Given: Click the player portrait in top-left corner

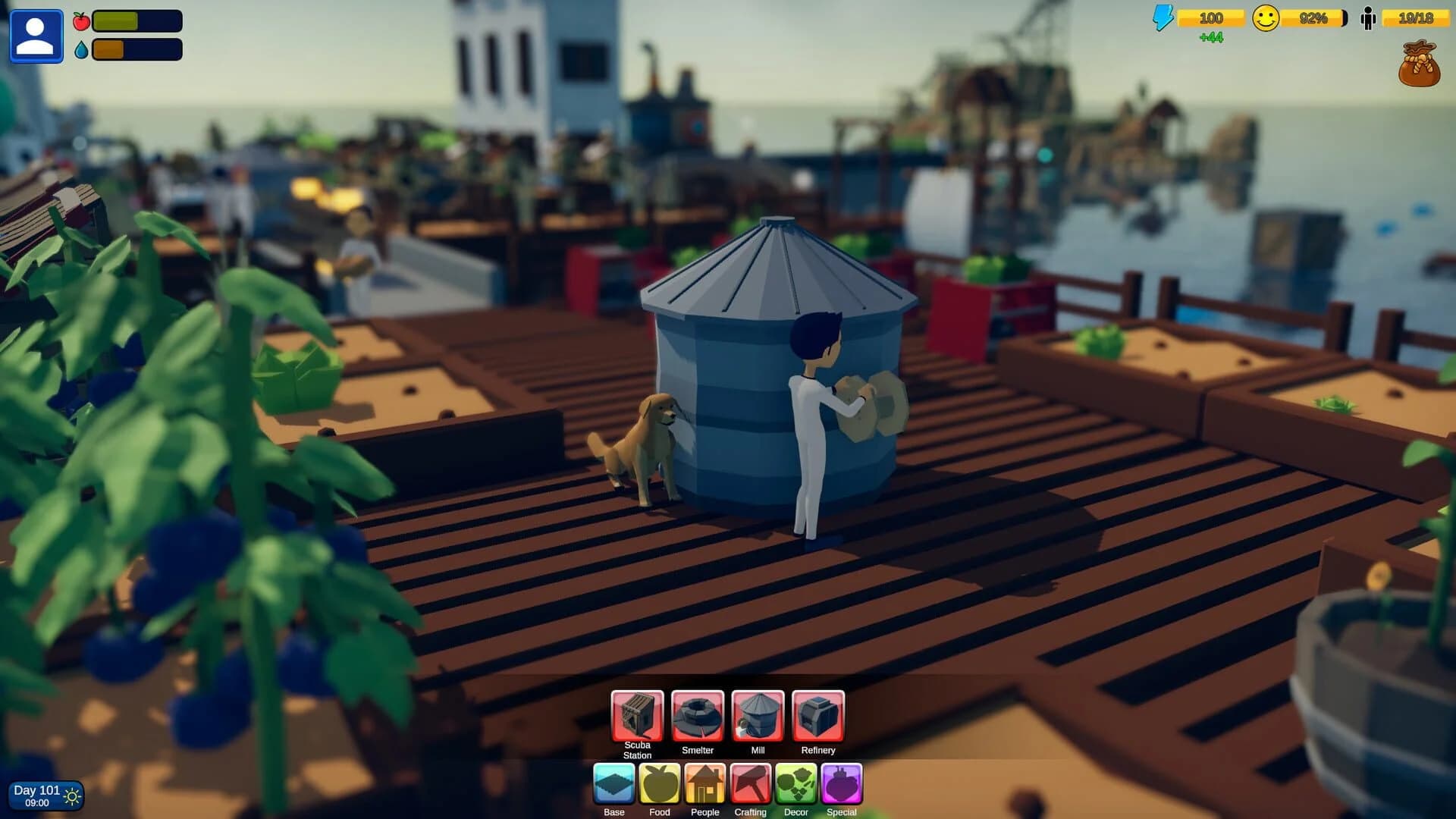Looking at the screenshot, I should tap(36, 35).
